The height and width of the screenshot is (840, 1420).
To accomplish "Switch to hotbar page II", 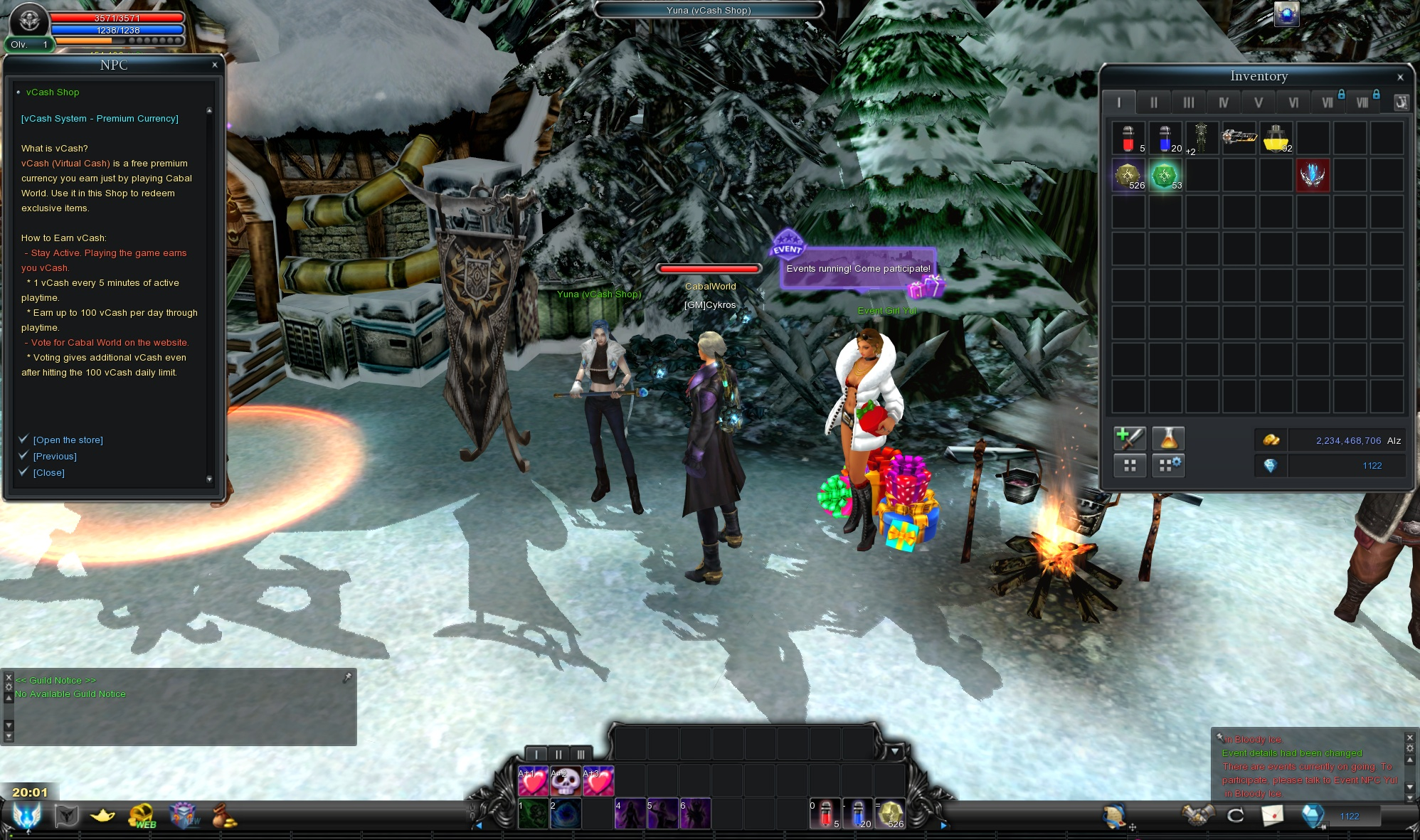I will tap(558, 754).
